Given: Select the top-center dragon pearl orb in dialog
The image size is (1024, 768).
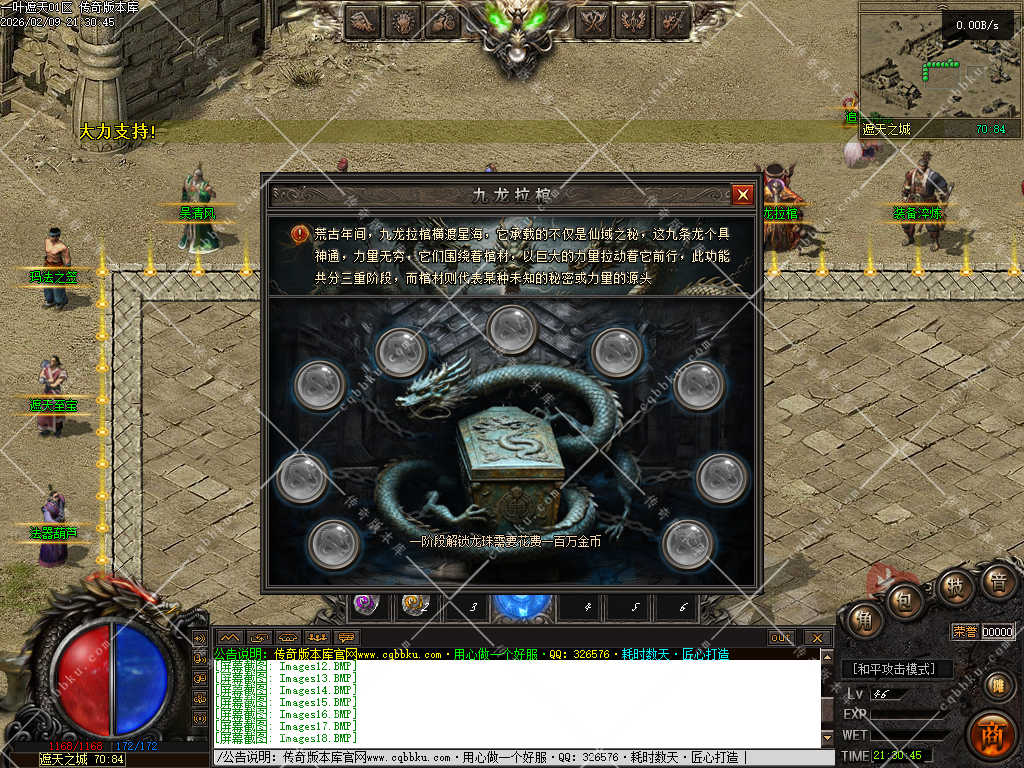Looking at the screenshot, I should tap(513, 328).
